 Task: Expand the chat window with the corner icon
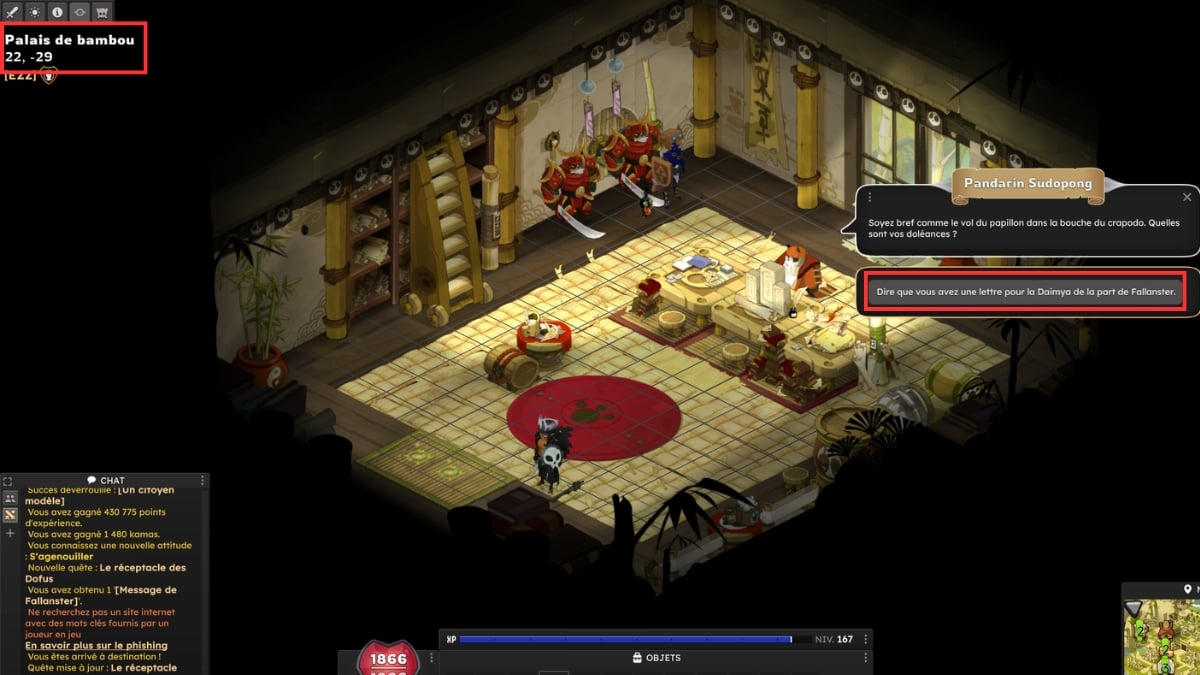[8, 481]
